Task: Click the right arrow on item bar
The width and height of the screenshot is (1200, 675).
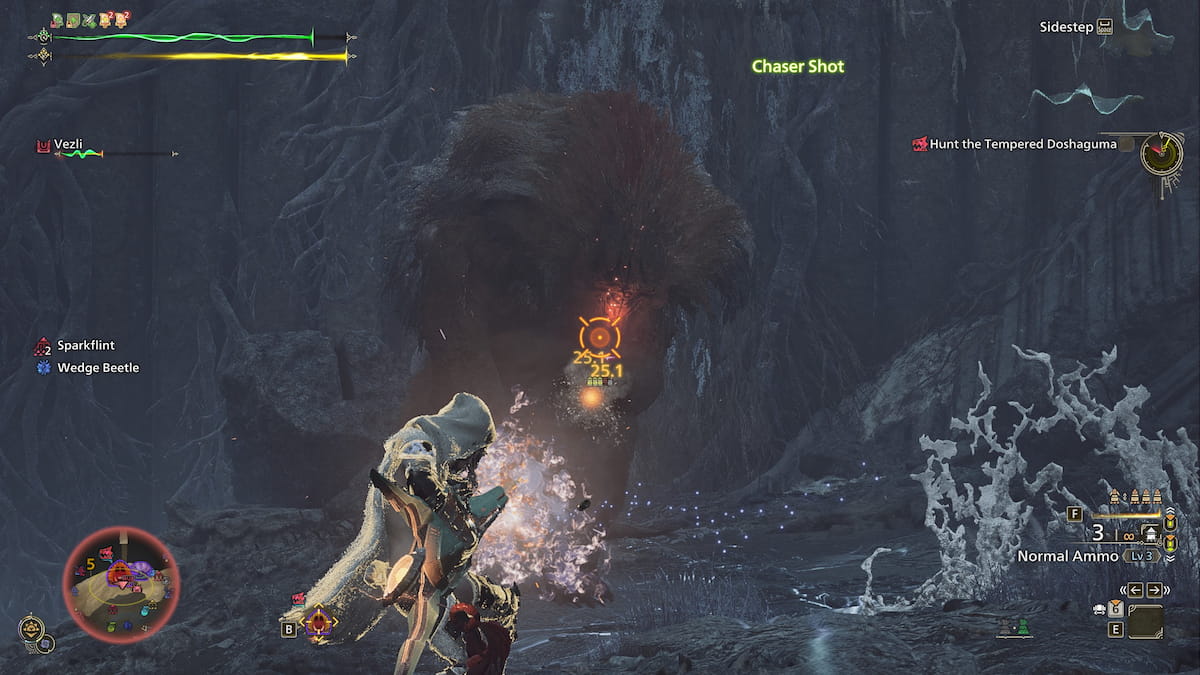Action: 1154,590
